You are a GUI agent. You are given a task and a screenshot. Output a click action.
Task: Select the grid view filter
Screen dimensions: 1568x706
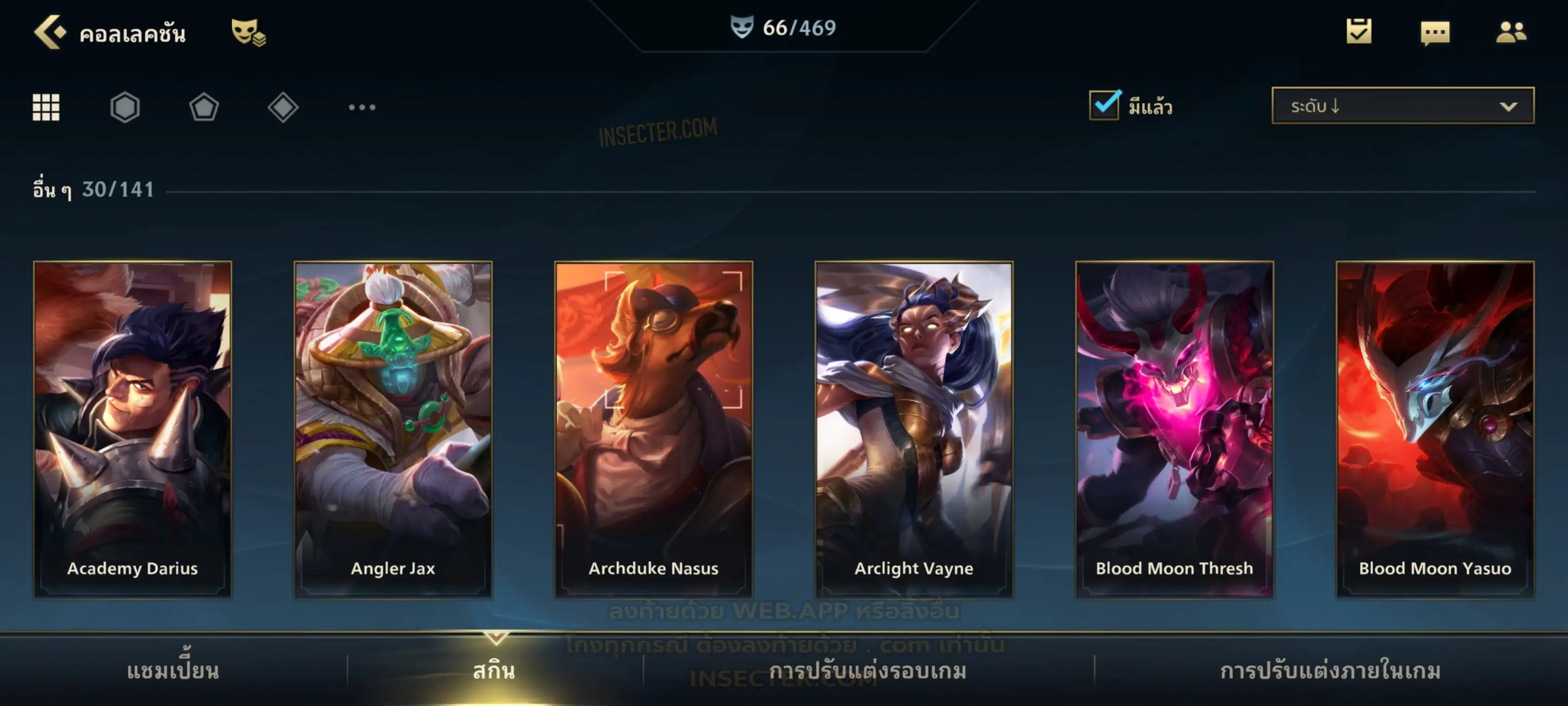tap(46, 107)
